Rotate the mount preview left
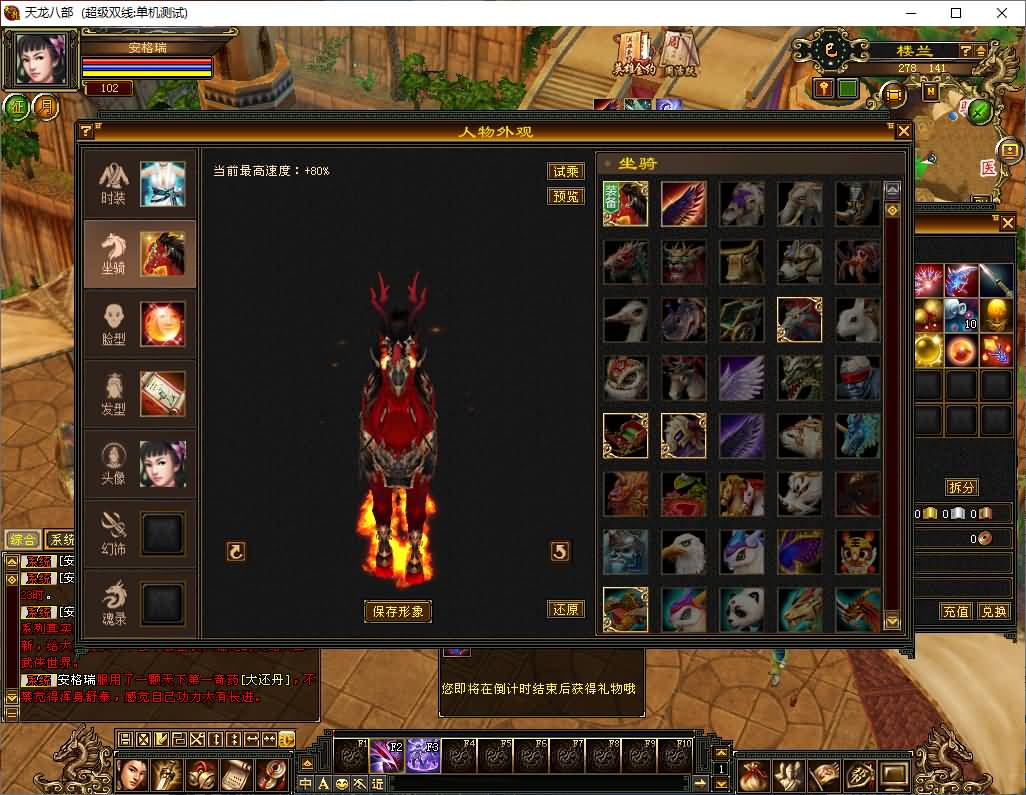Image resolution: width=1026 pixels, height=795 pixels. click(236, 551)
